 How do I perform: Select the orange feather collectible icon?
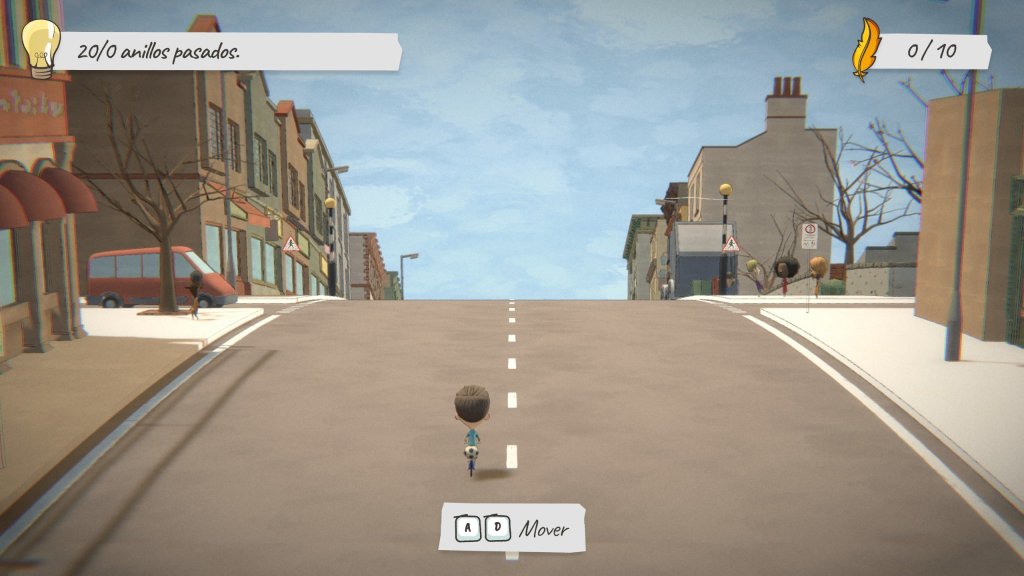[x=865, y=50]
